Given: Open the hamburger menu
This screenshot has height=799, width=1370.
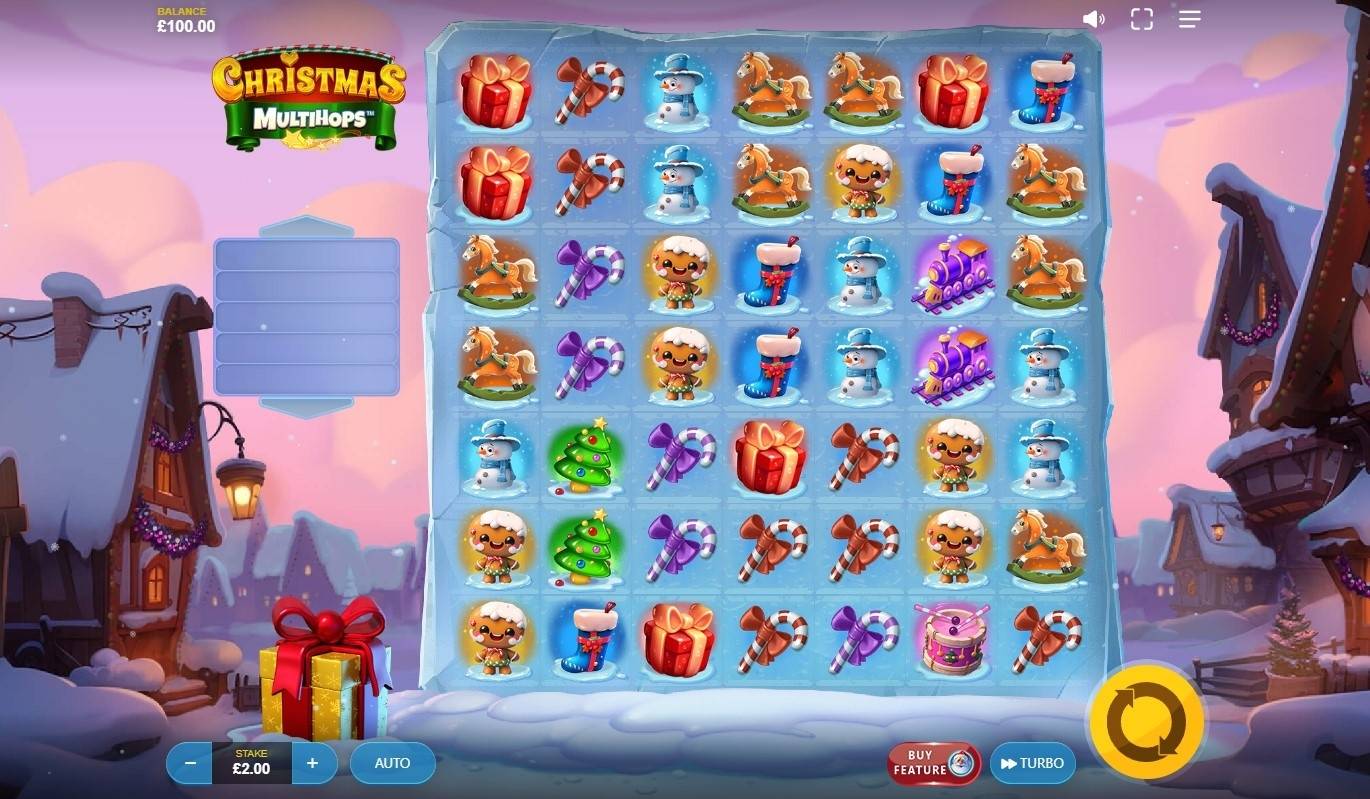Looking at the screenshot, I should point(1189,18).
